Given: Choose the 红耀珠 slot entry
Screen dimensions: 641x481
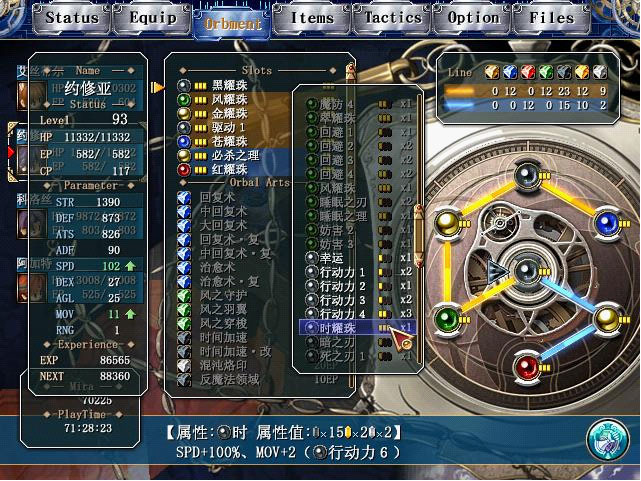Looking at the screenshot, I should [227, 170].
